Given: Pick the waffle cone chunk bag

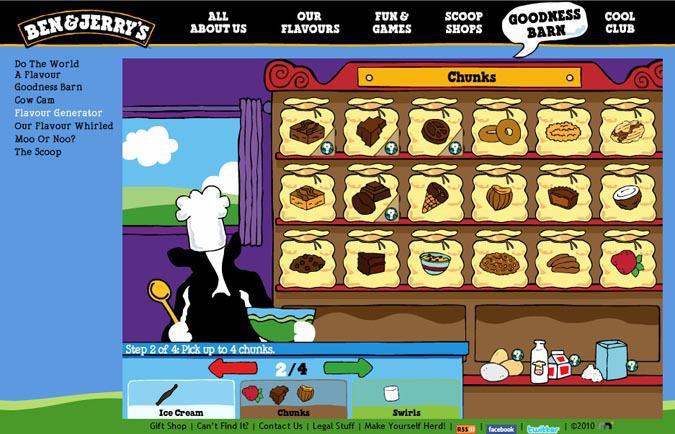Looking at the screenshot, I should (435, 194).
